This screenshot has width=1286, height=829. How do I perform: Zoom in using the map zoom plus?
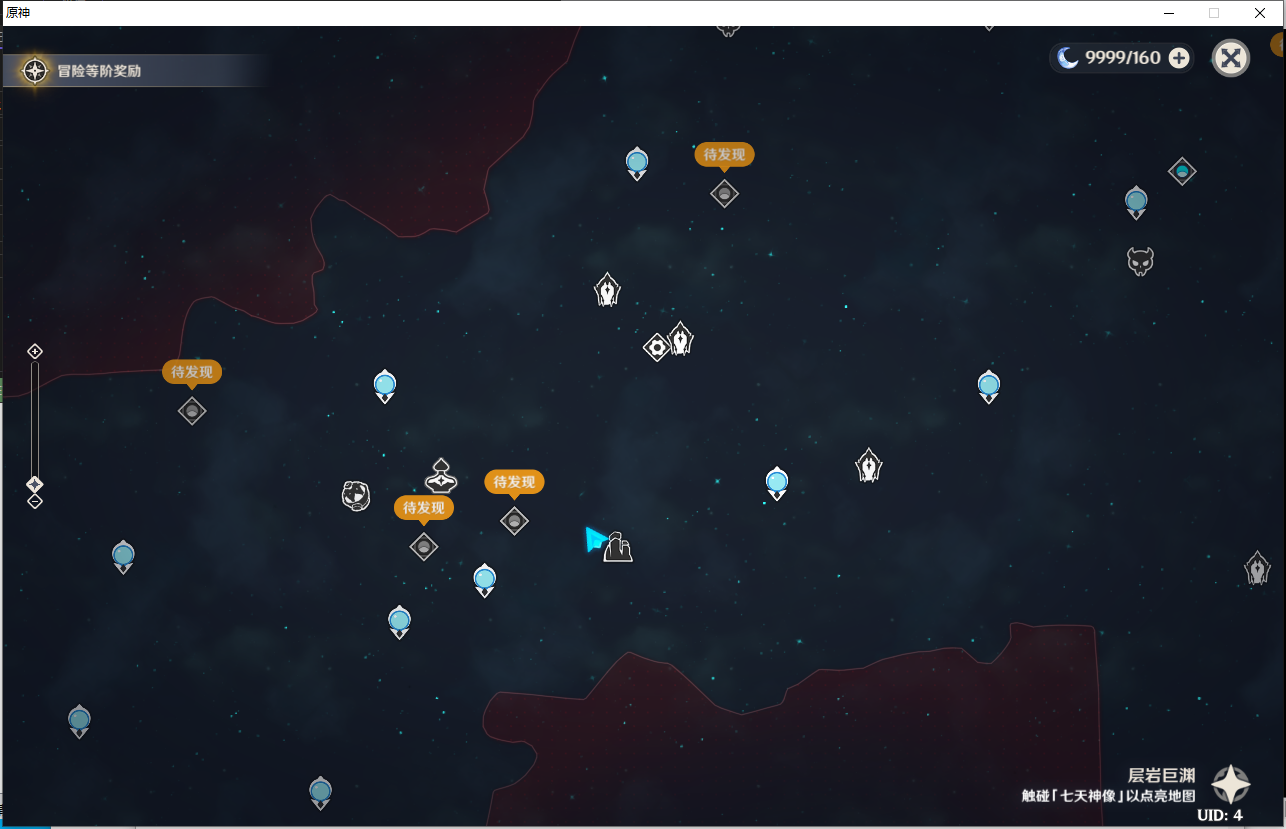[35, 351]
